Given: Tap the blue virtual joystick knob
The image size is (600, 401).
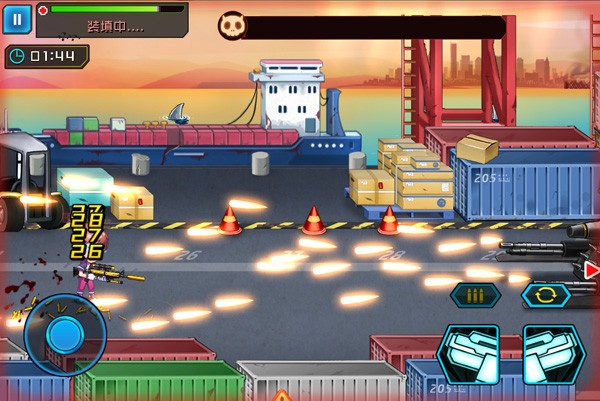Looking at the screenshot, I should click(63, 332).
